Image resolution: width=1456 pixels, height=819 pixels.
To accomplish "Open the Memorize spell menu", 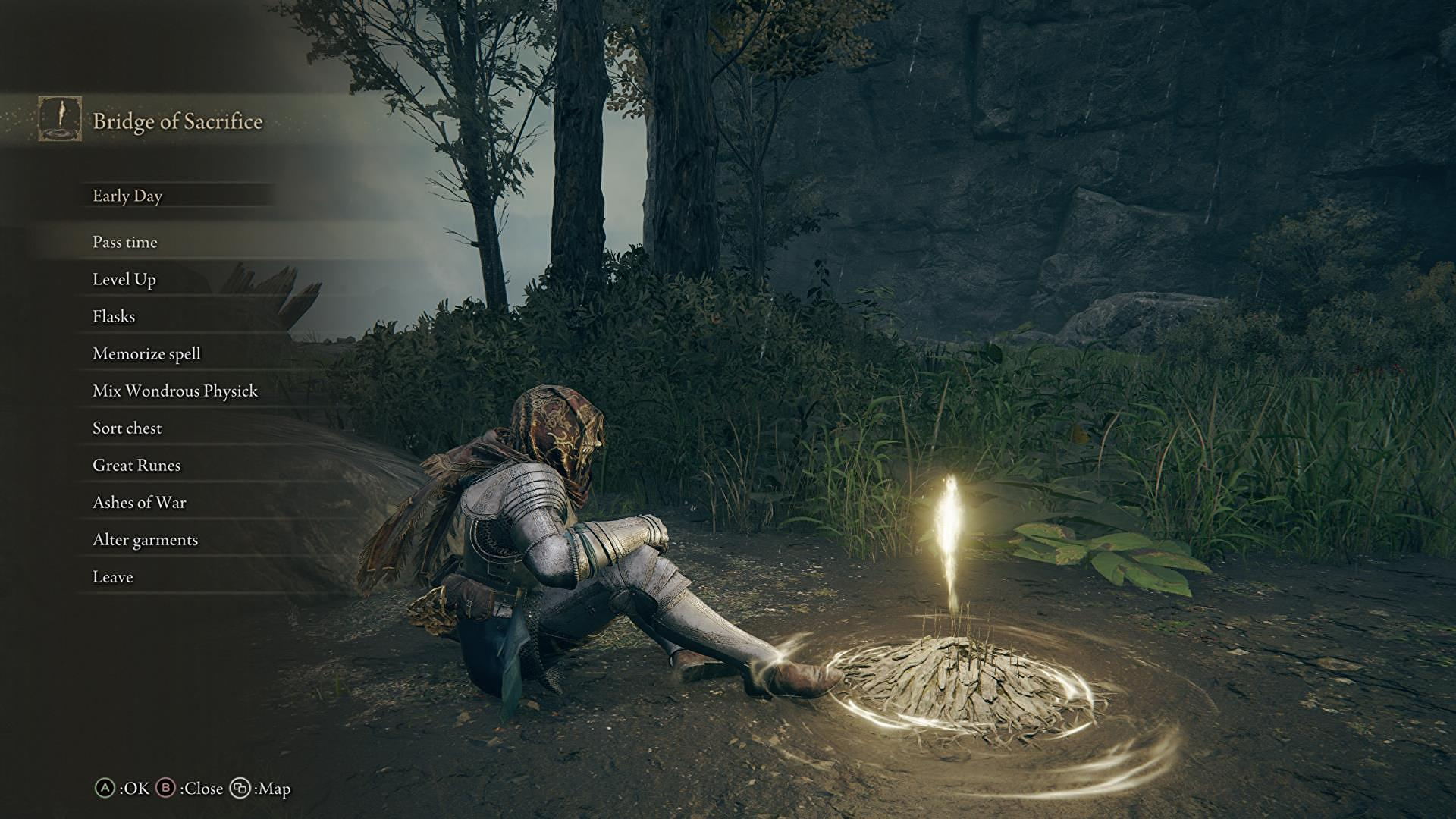I will 146,353.
